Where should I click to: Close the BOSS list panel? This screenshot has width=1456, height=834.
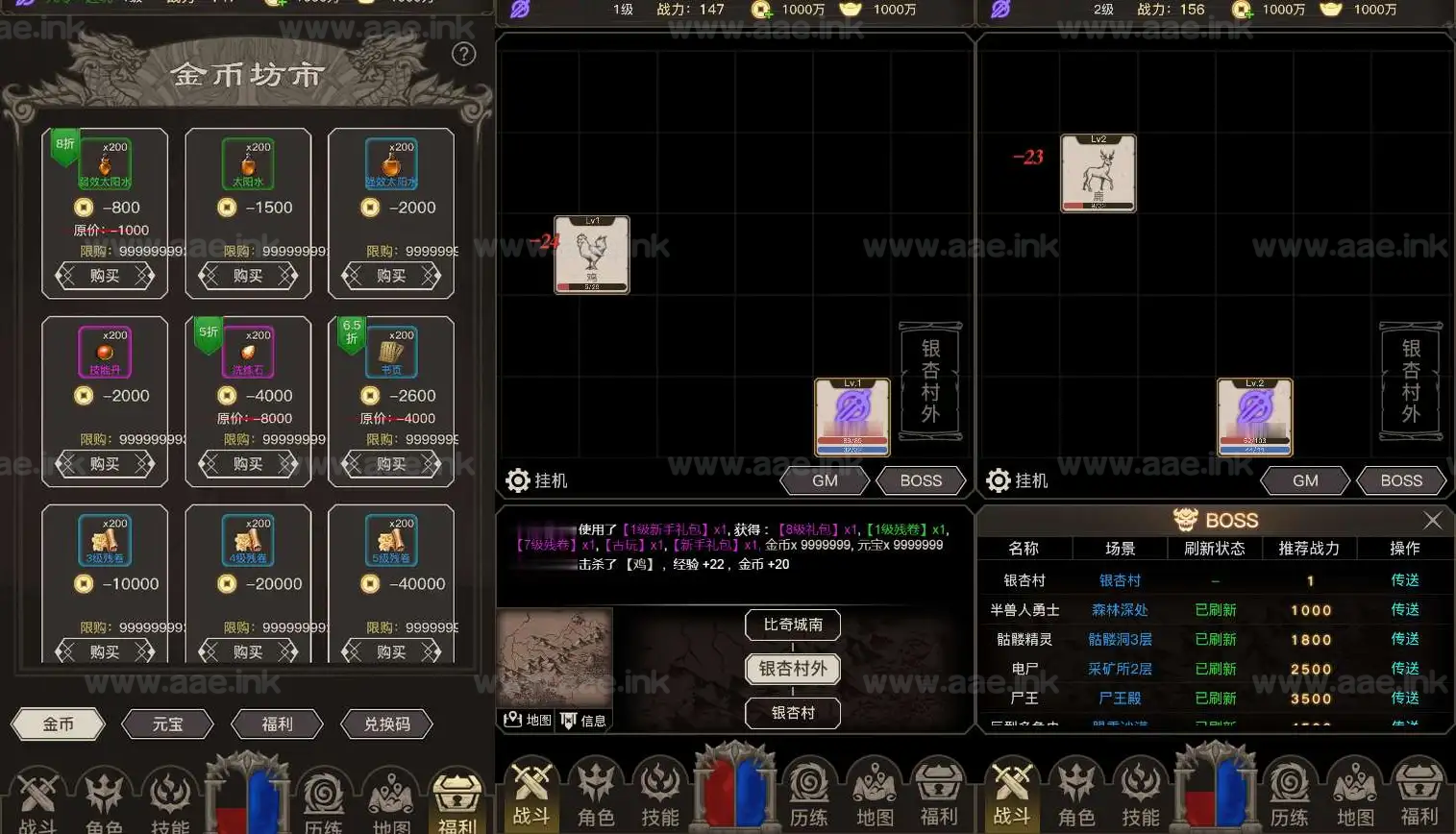(x=1432, y=520)
